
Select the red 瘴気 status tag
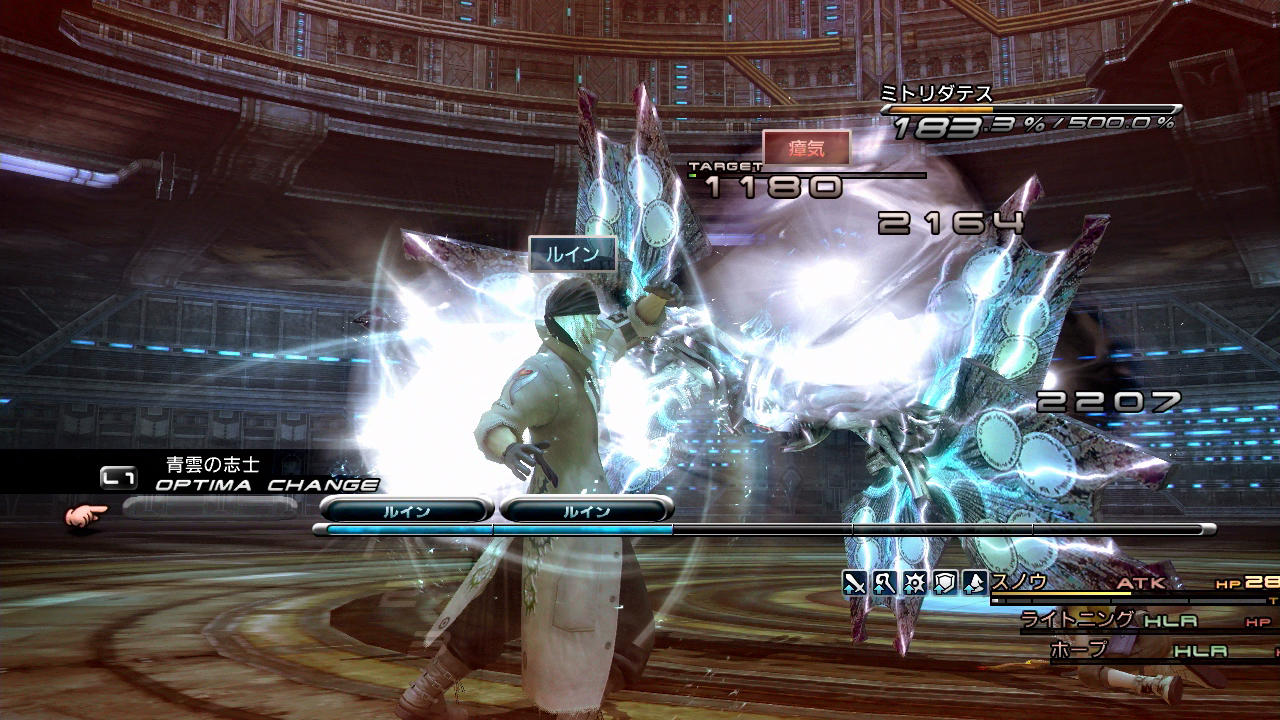tap(806, 148)
